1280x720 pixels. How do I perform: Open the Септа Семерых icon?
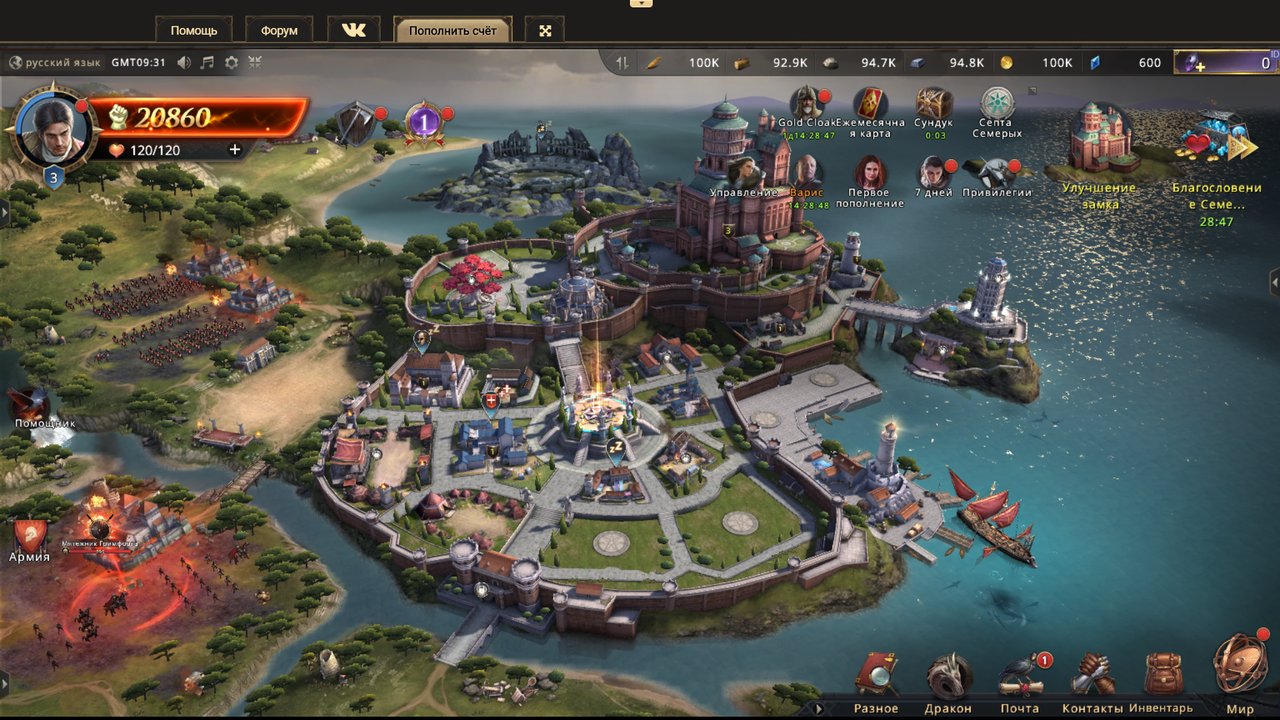pos(997,104)
